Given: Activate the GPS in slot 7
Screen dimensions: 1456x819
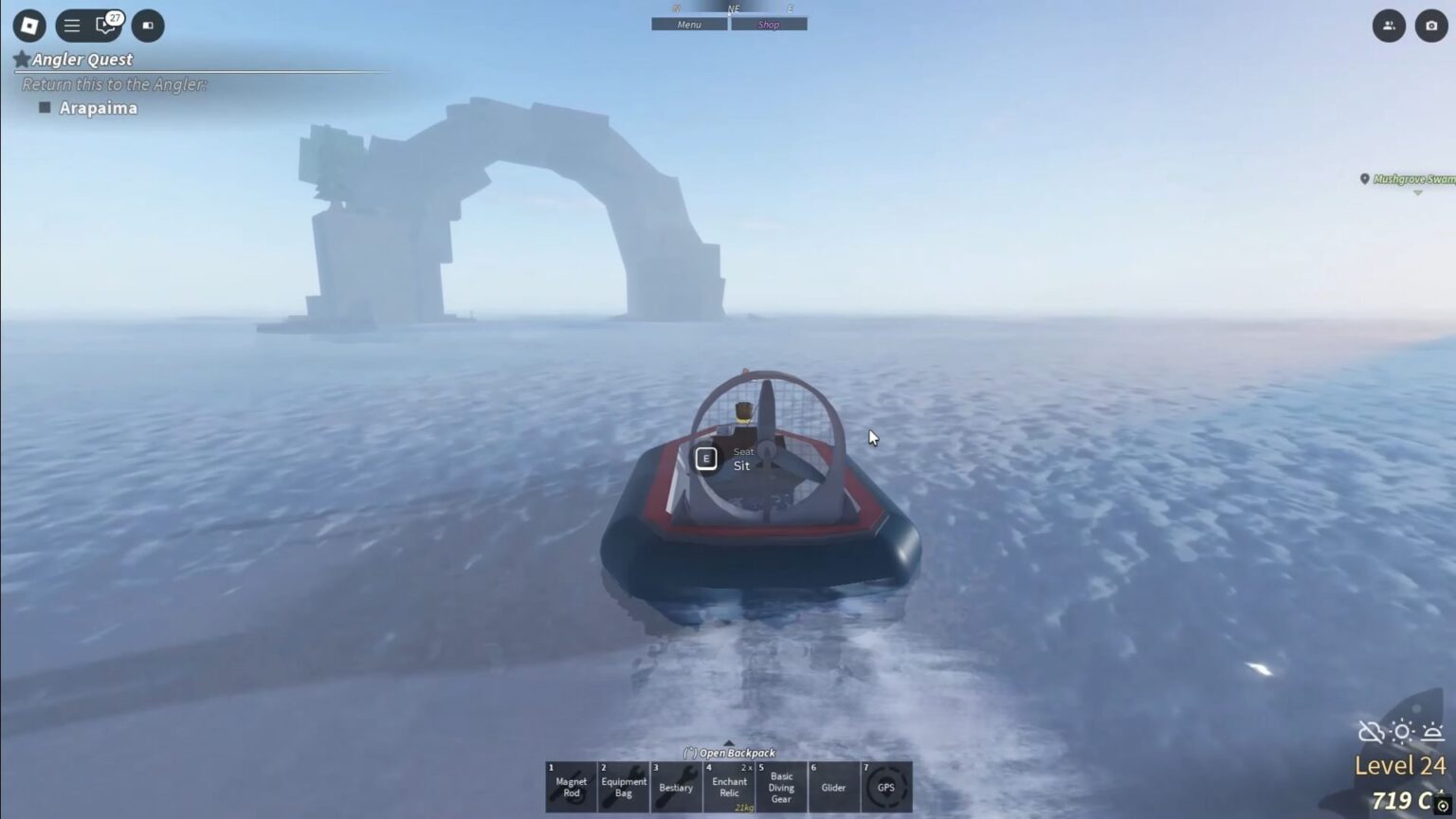Looking at the screenshot, I should pos(887,787).
